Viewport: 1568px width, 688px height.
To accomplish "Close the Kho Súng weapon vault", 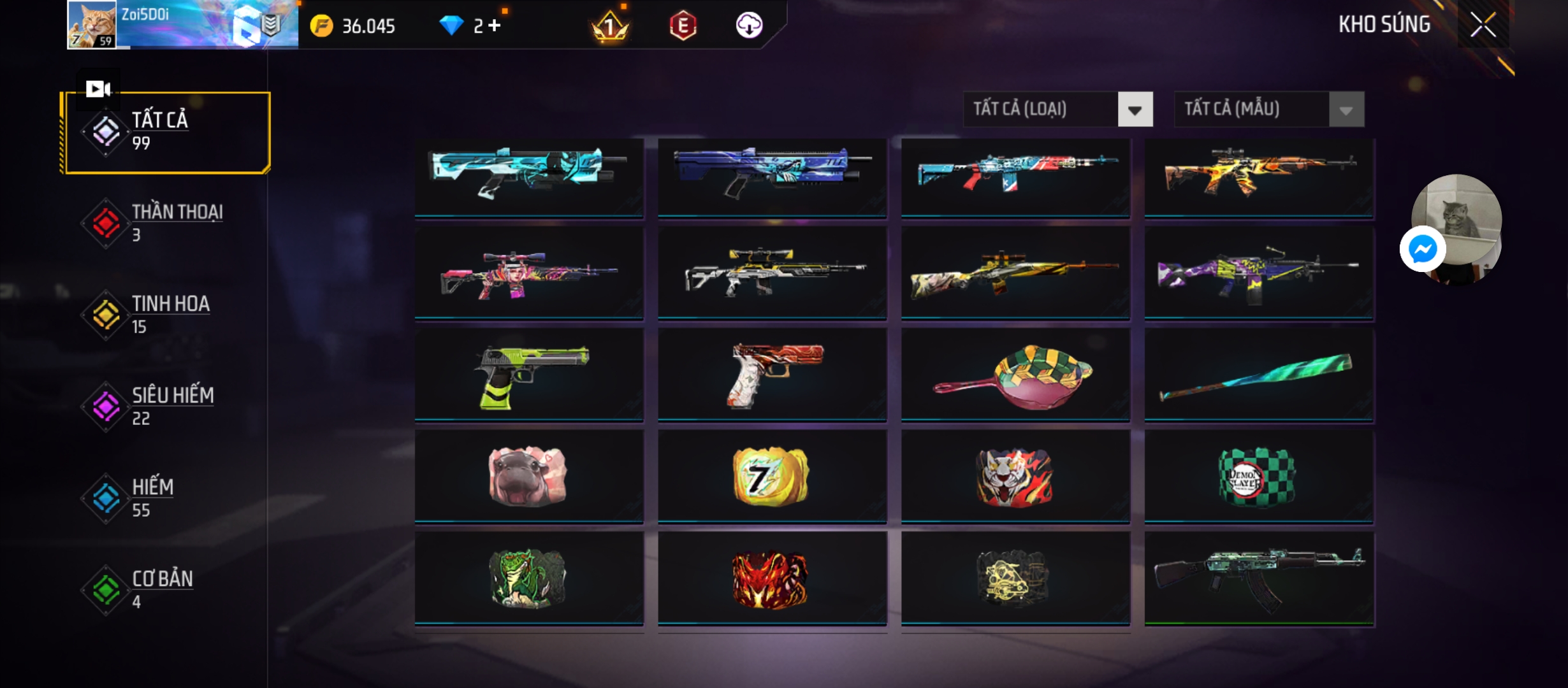I will coord(1483,25).
